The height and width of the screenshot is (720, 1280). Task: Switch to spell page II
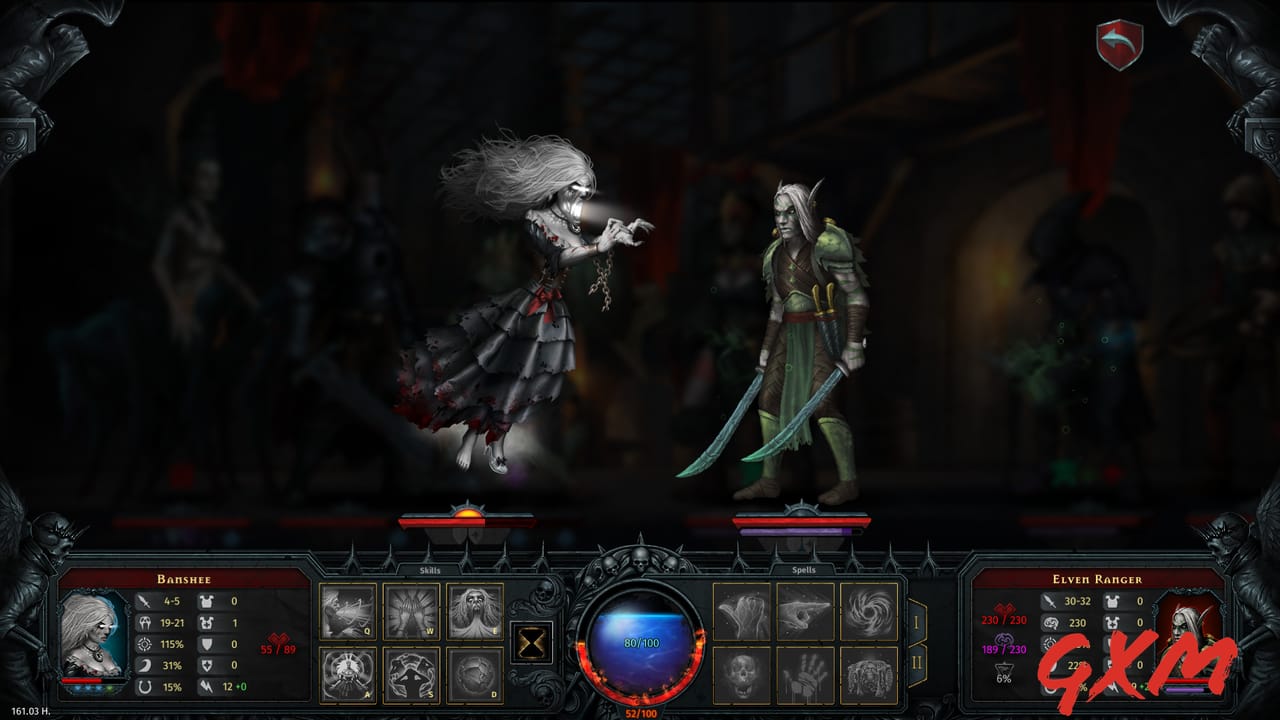tap(917, 662)
